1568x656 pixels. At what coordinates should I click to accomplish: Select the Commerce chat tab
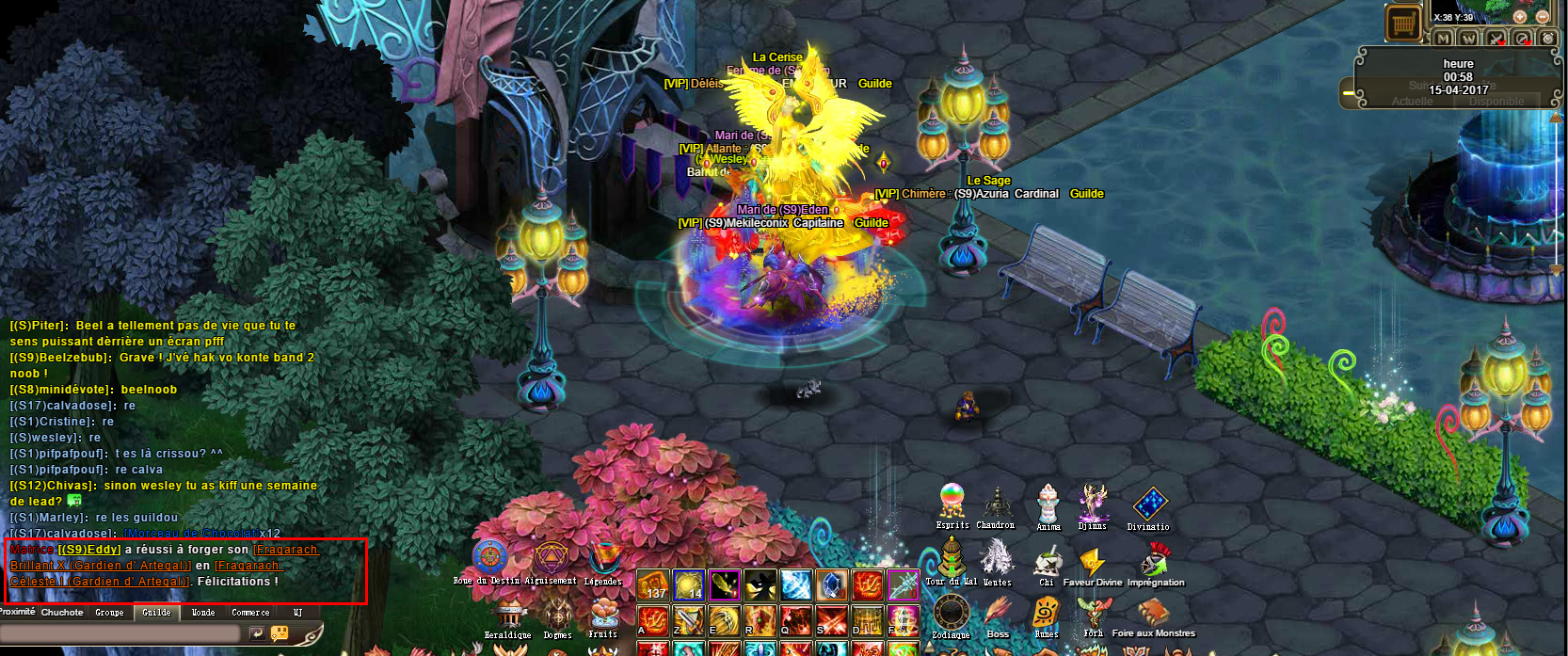coord(250,613)
